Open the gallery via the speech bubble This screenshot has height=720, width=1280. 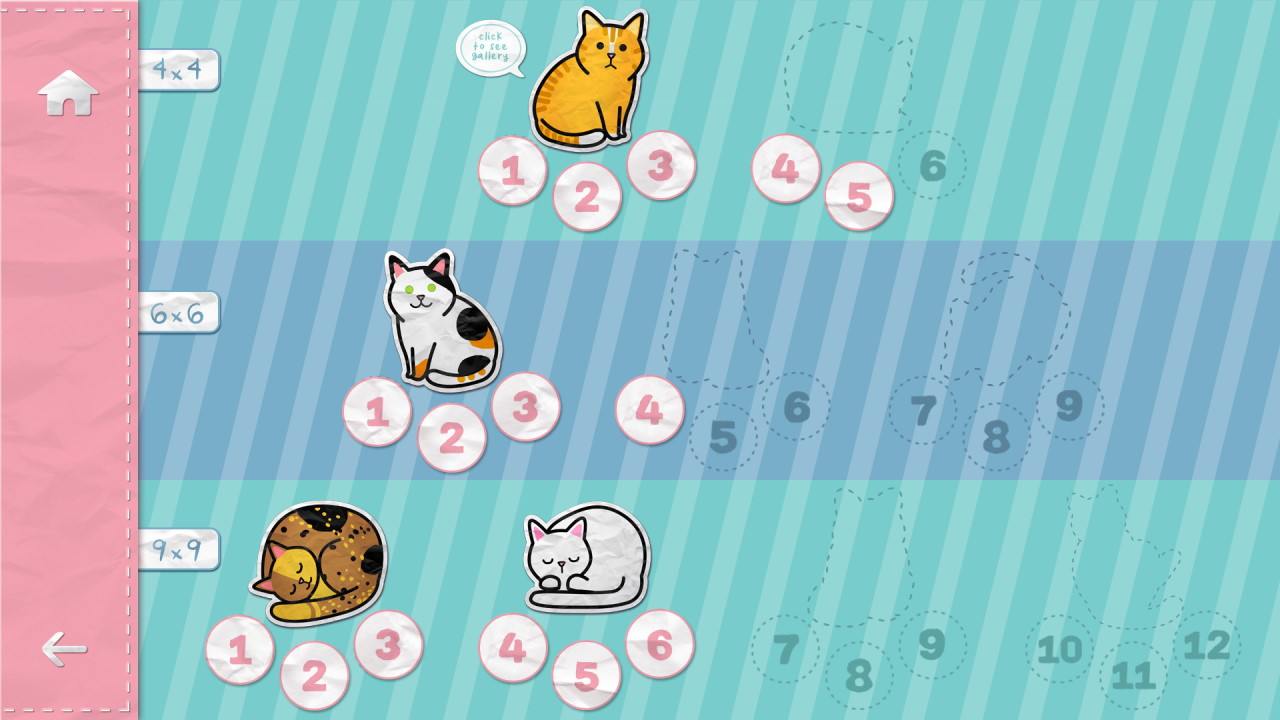point(492,45)
